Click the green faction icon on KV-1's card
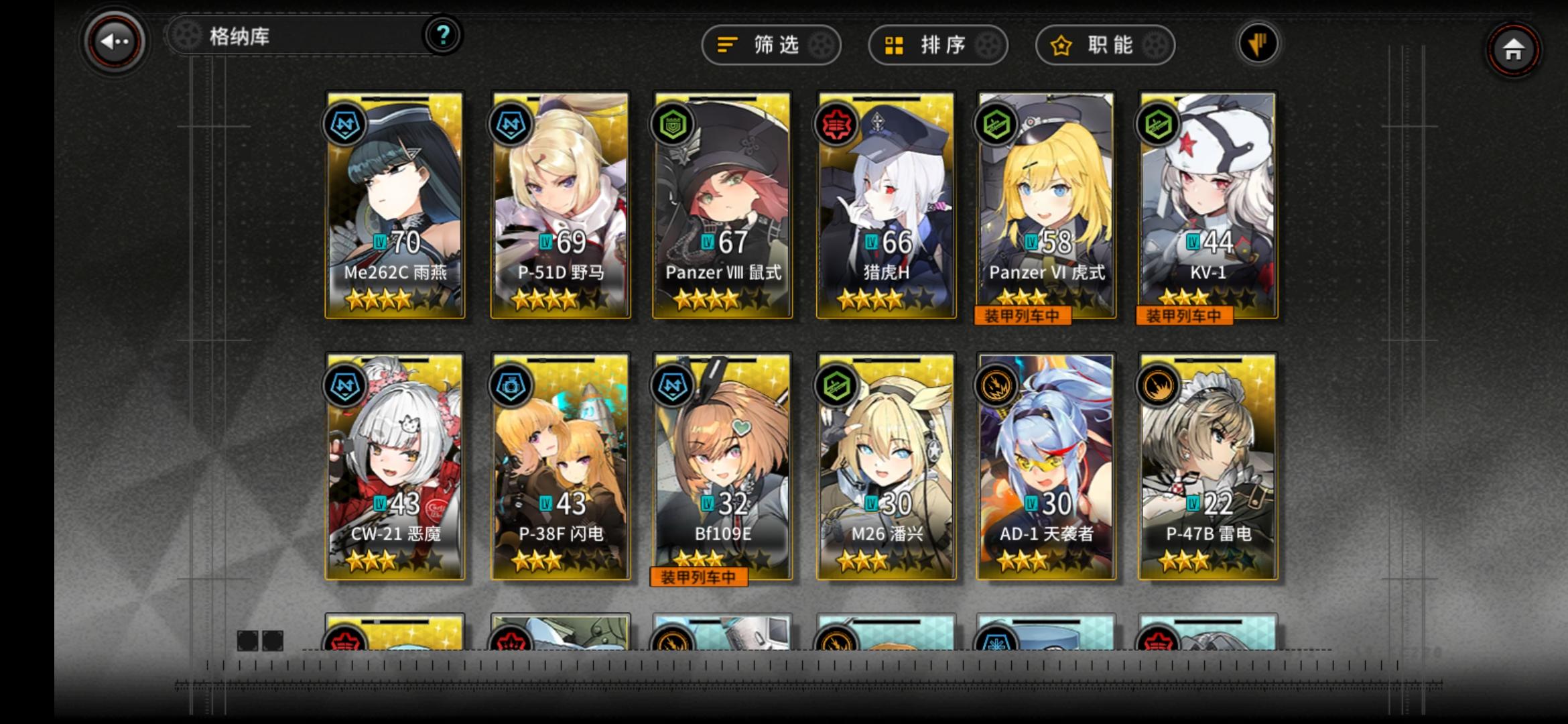The width and height of the screenshot is (1568, 724). point(1157,125)
